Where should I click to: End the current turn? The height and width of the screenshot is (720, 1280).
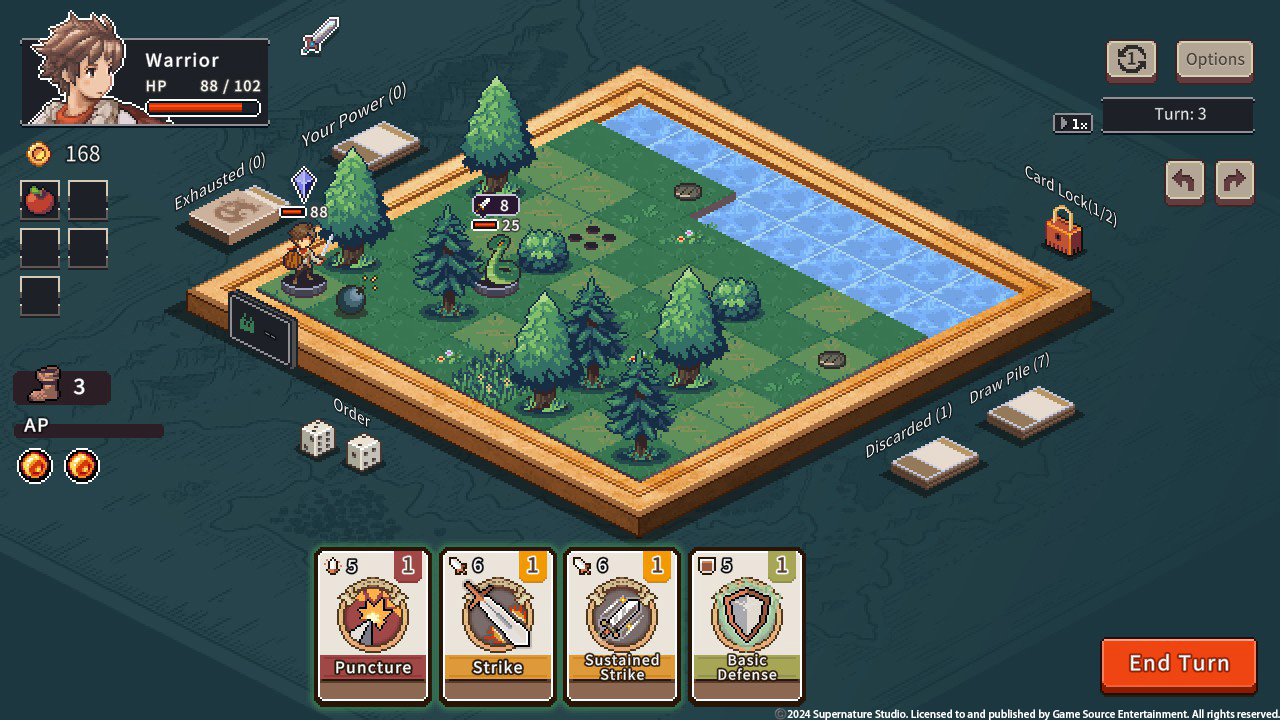[x=1178, y=664]
